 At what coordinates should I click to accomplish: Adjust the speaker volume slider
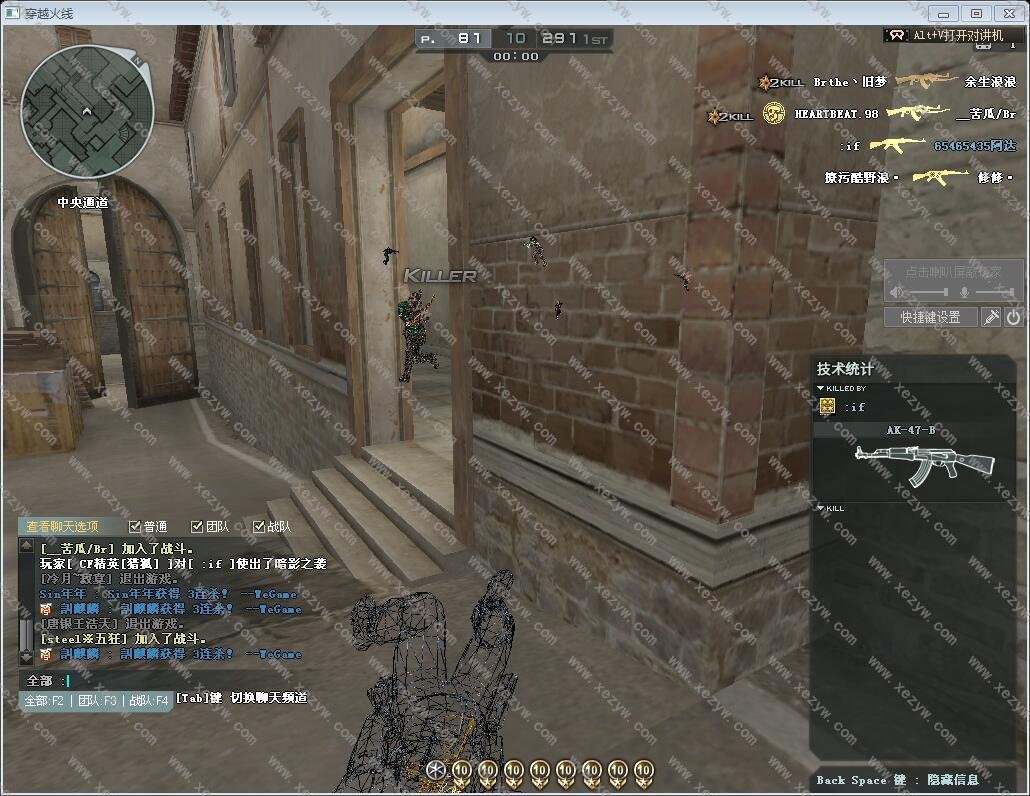(x=926, y=292)
